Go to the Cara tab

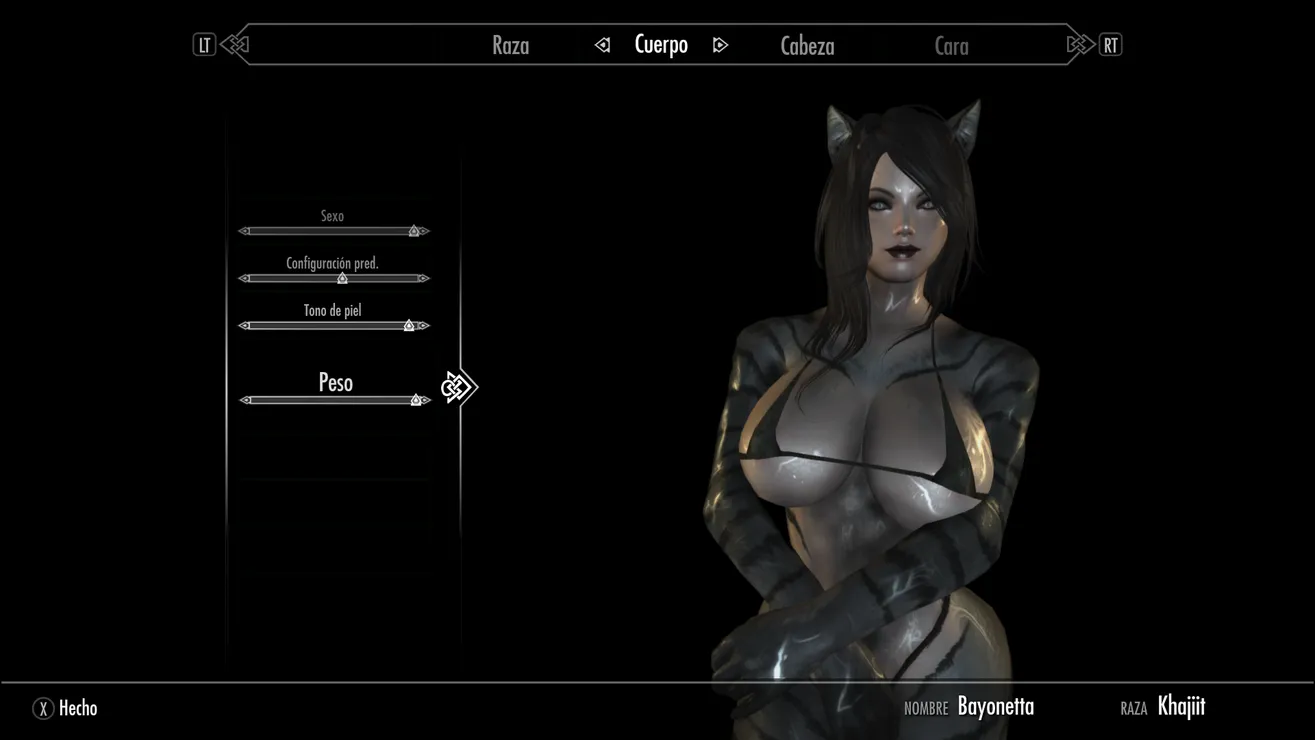point(951,45)
